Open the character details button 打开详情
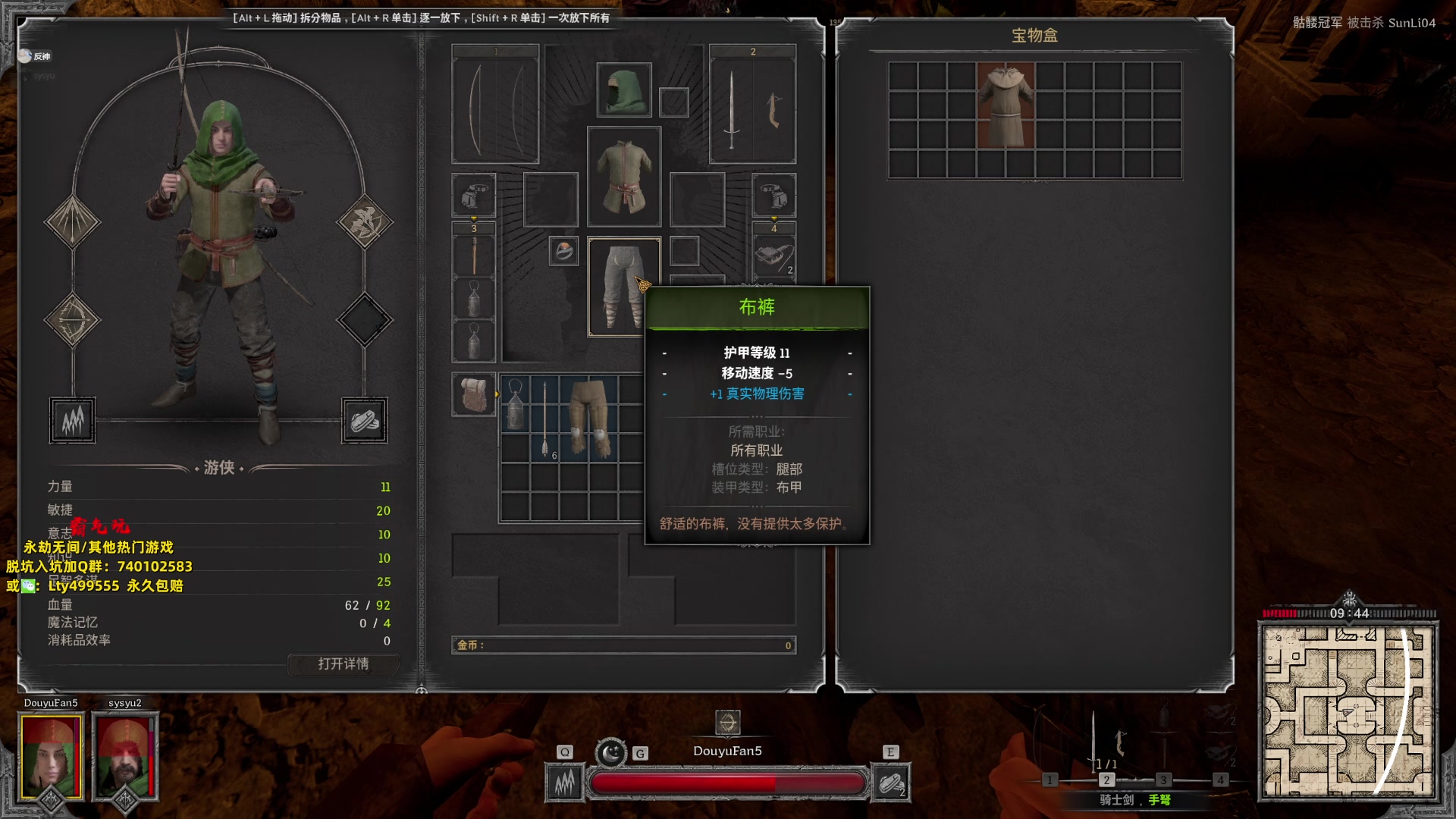The width and height of the screenshot is (1456, 819). (343, 664)
